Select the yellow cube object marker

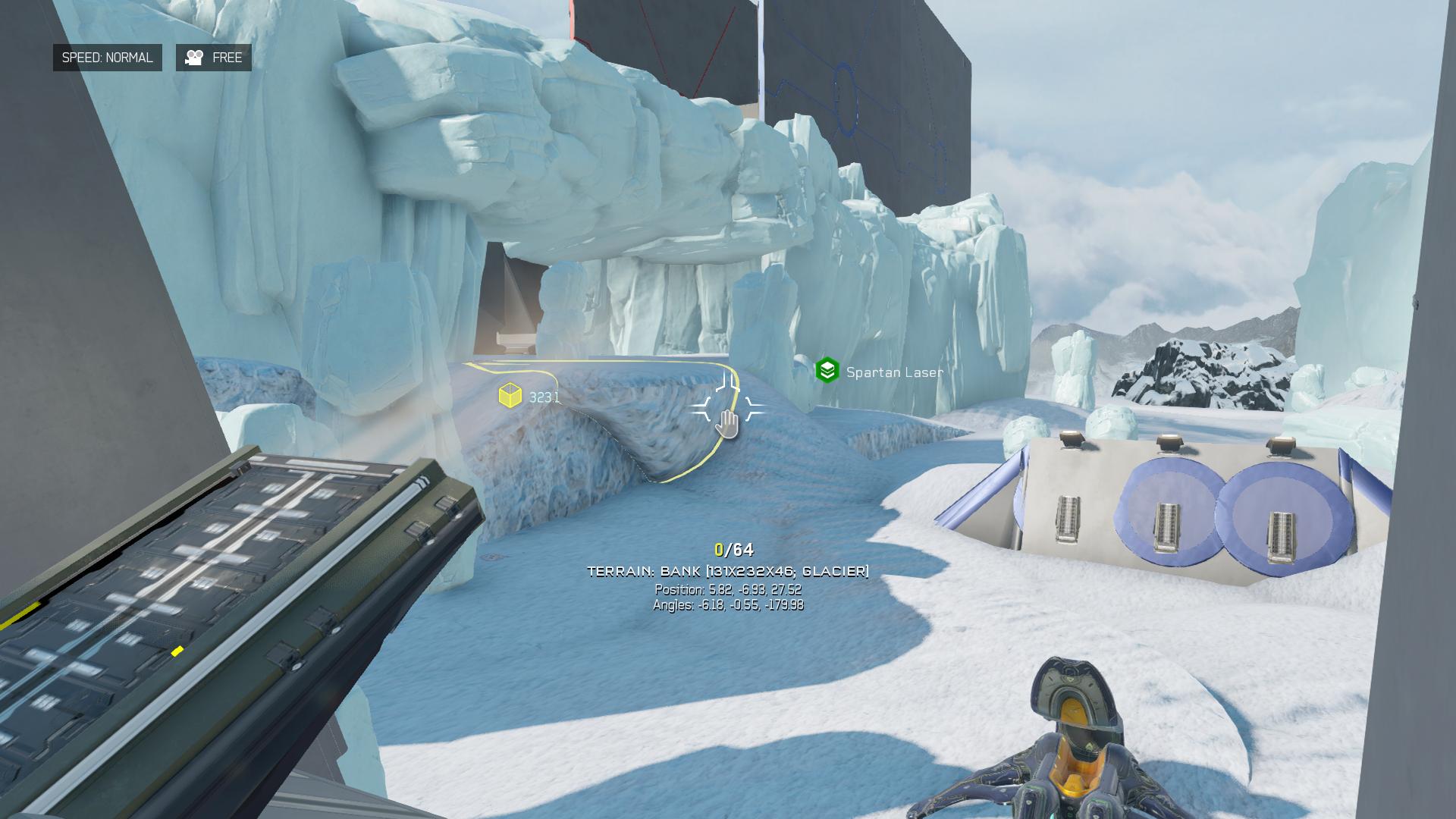coord(510,396)
